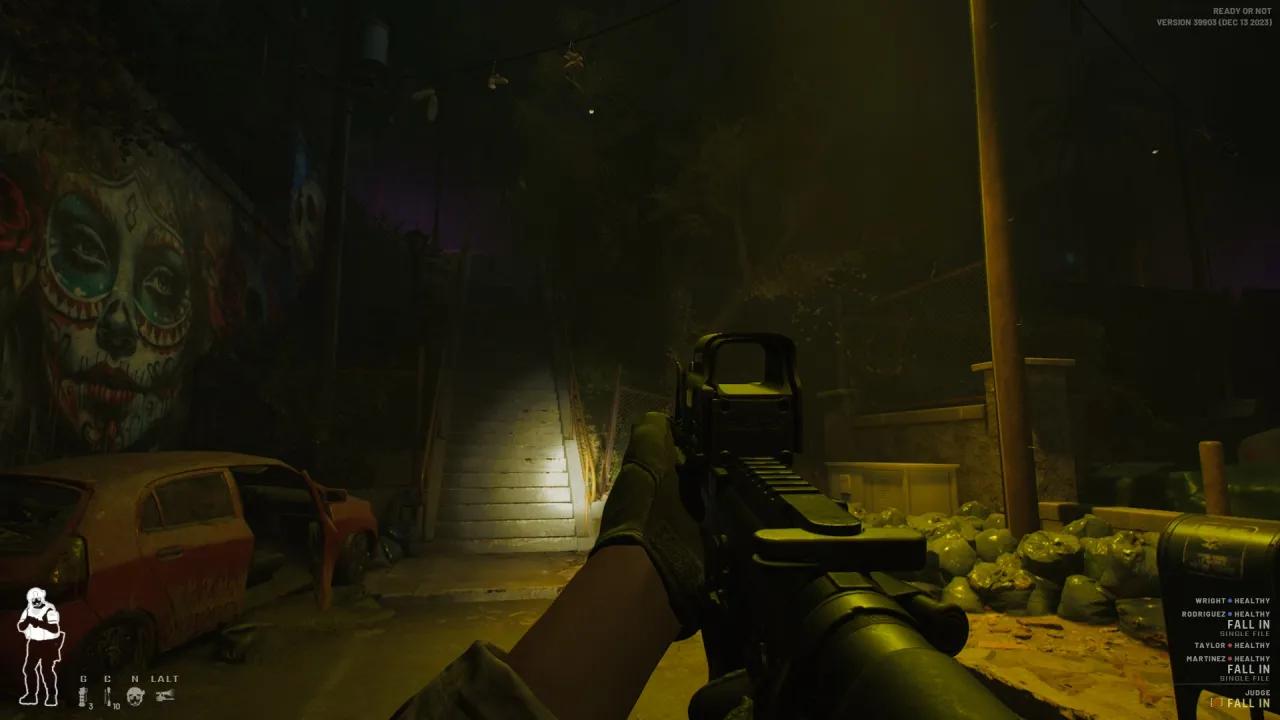Select the grenade equipment icon
This screenshot has height=720, width=1280.
[x=84, y=696]
